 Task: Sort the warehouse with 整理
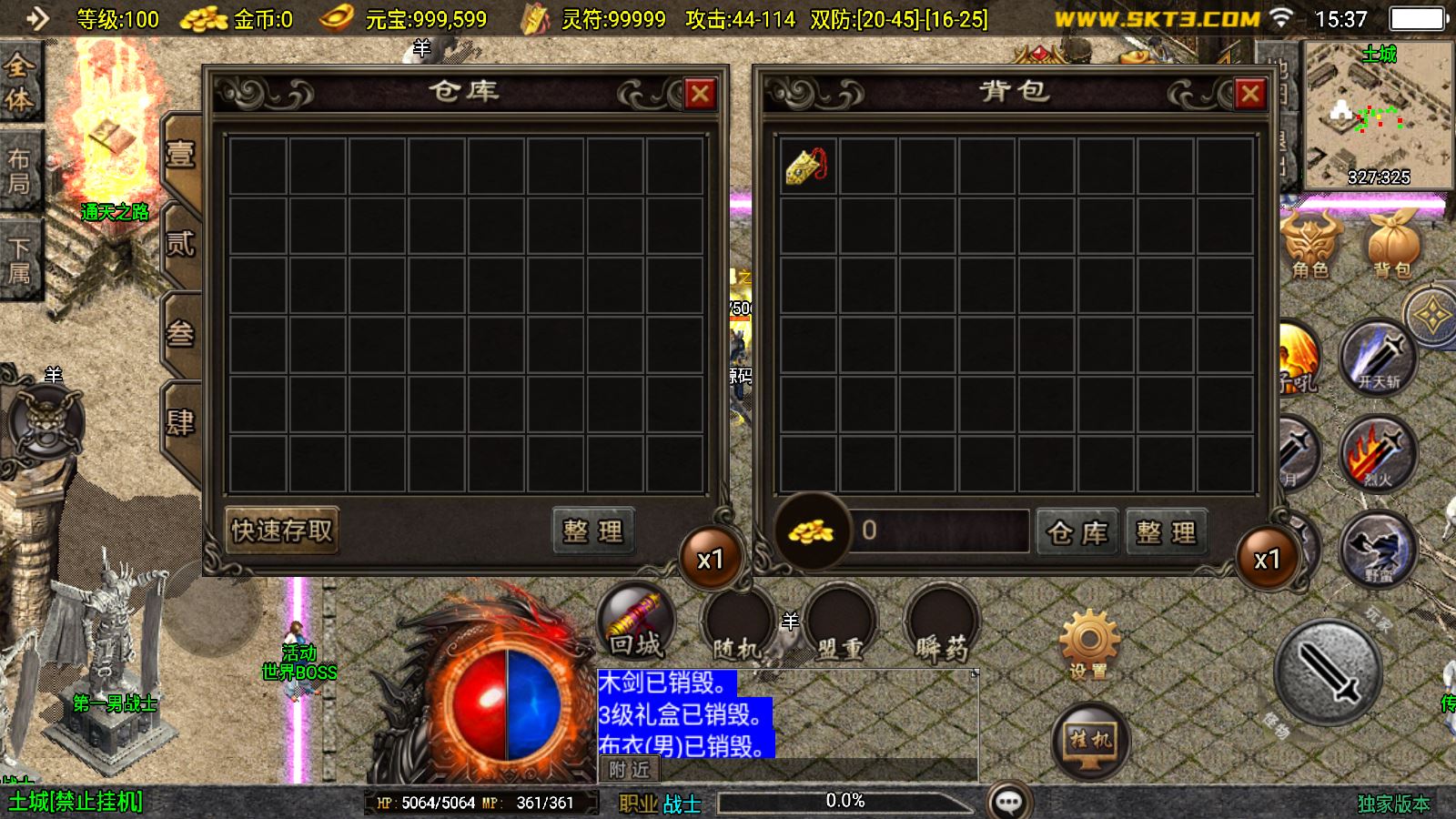click(592, 531)
